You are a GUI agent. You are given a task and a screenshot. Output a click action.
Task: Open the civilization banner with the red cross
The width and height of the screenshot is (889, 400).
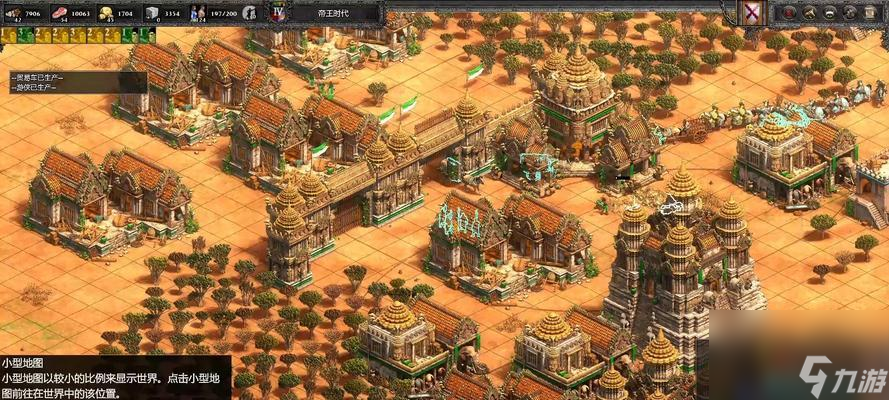tap(750, 12)
